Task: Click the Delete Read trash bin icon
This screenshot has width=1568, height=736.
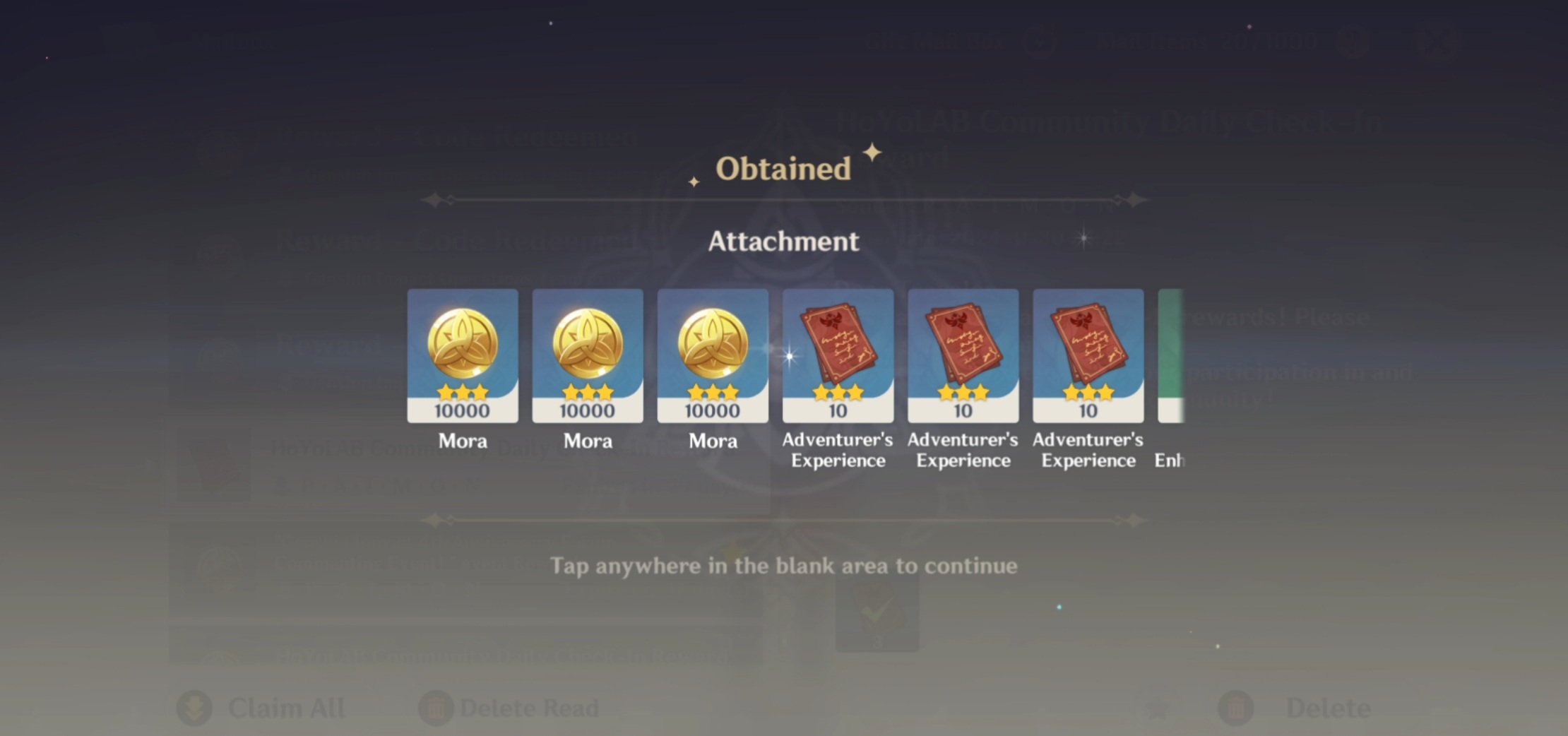Action: click(438, 707)
